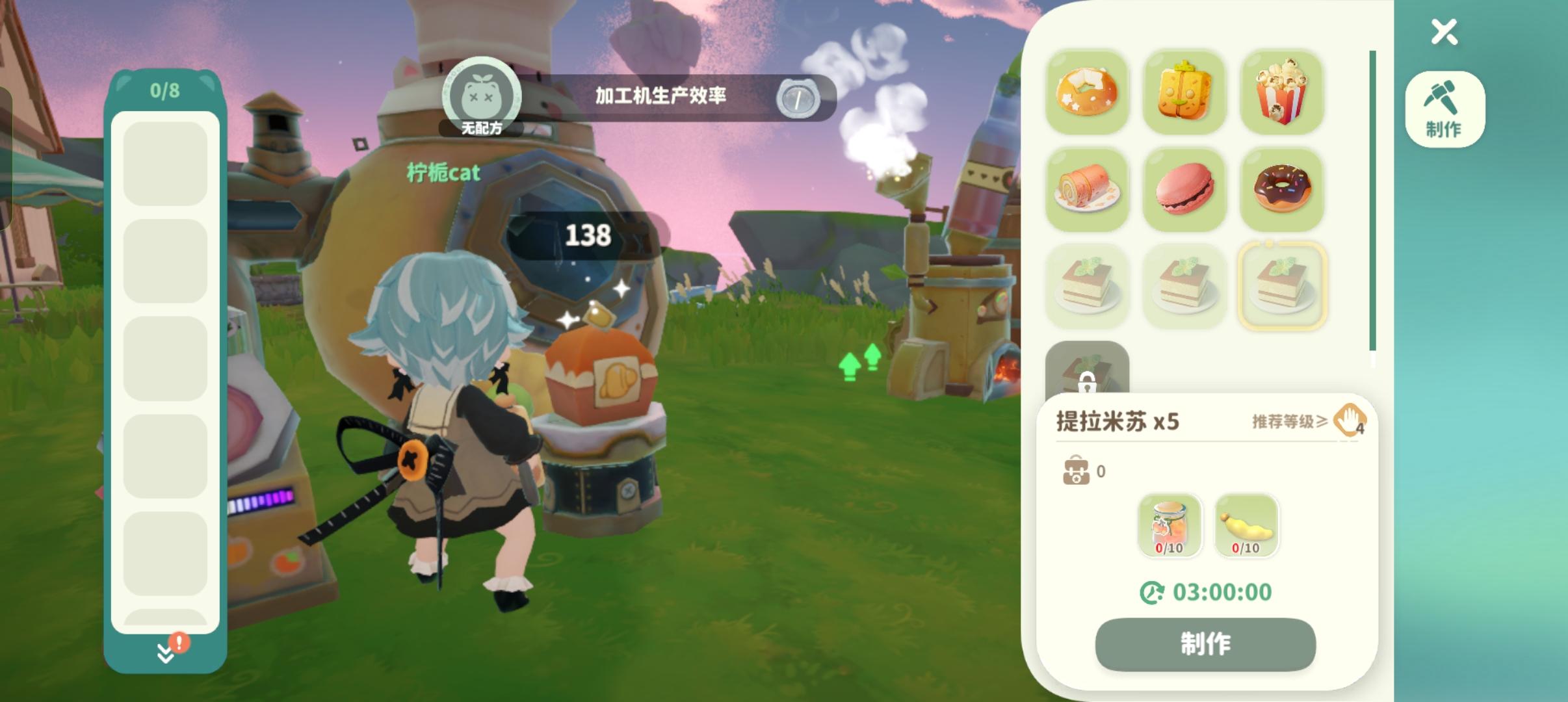Select the popcorn recipe icon
This screenshot has width=1568, height=702.
point(1283,93)
